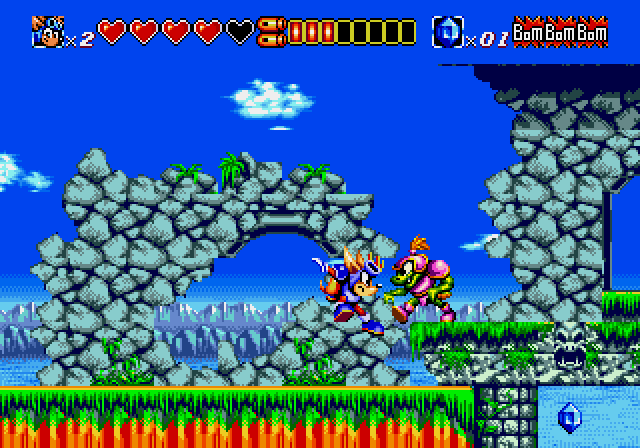Select the blue gem counter icon
640x448 pixels.
tap(446, 32)
